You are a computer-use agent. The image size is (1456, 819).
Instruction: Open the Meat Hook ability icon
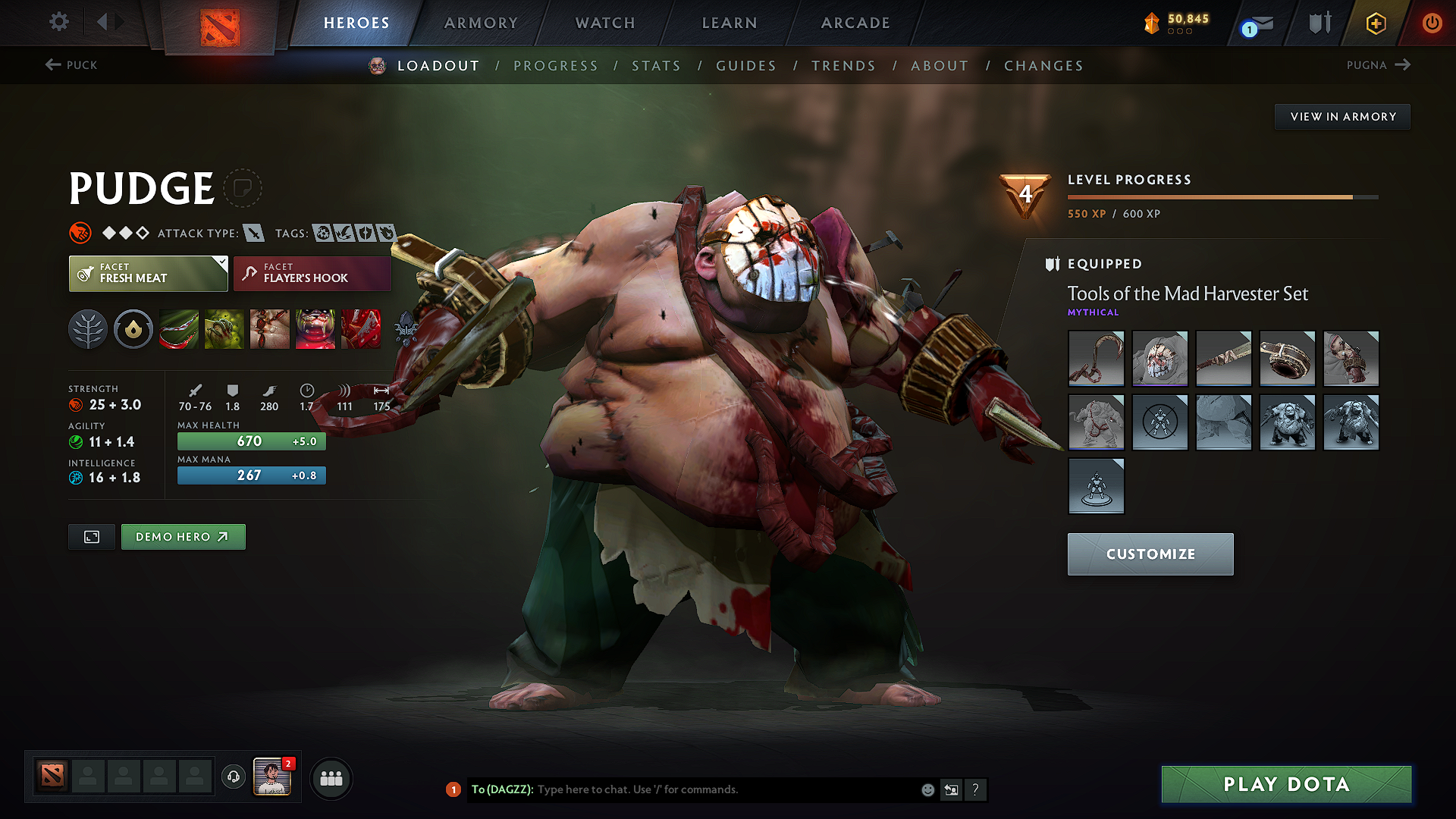tap(179, 328)
